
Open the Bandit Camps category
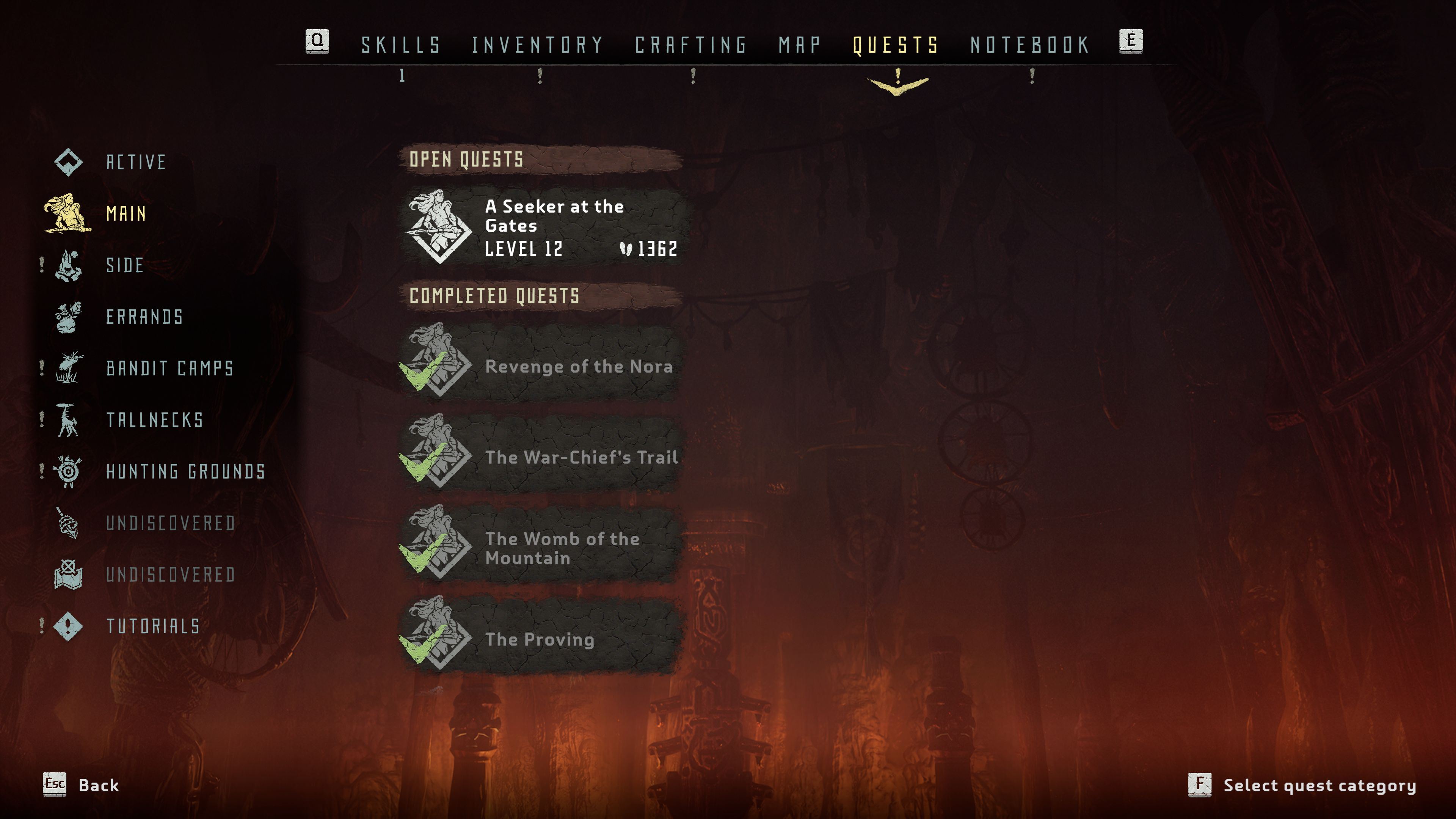[169, 369]
